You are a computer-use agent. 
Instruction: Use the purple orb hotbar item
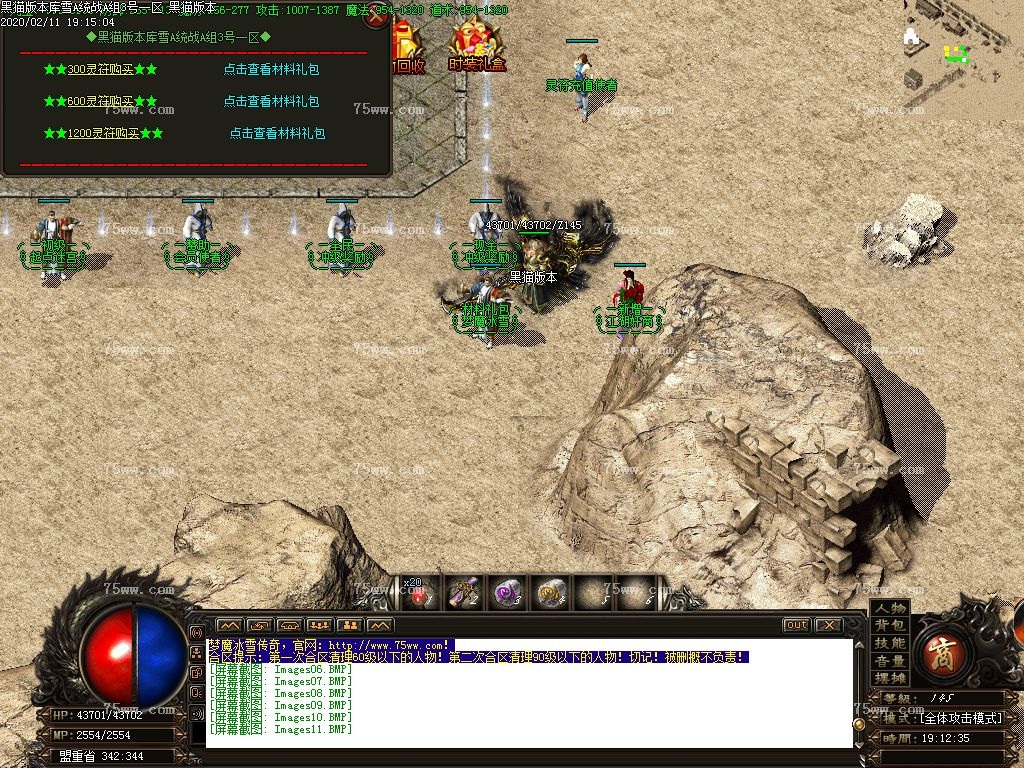(x=507, y=594)
